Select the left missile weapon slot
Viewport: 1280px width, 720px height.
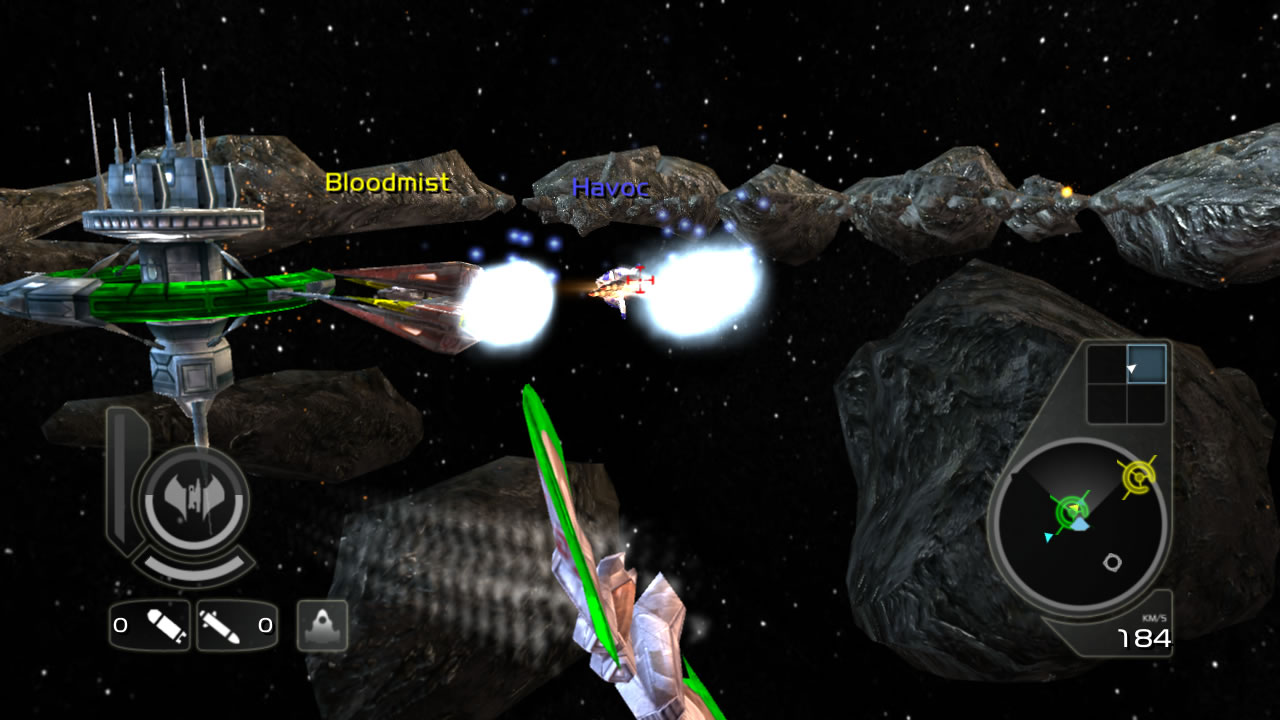(149, 626)
